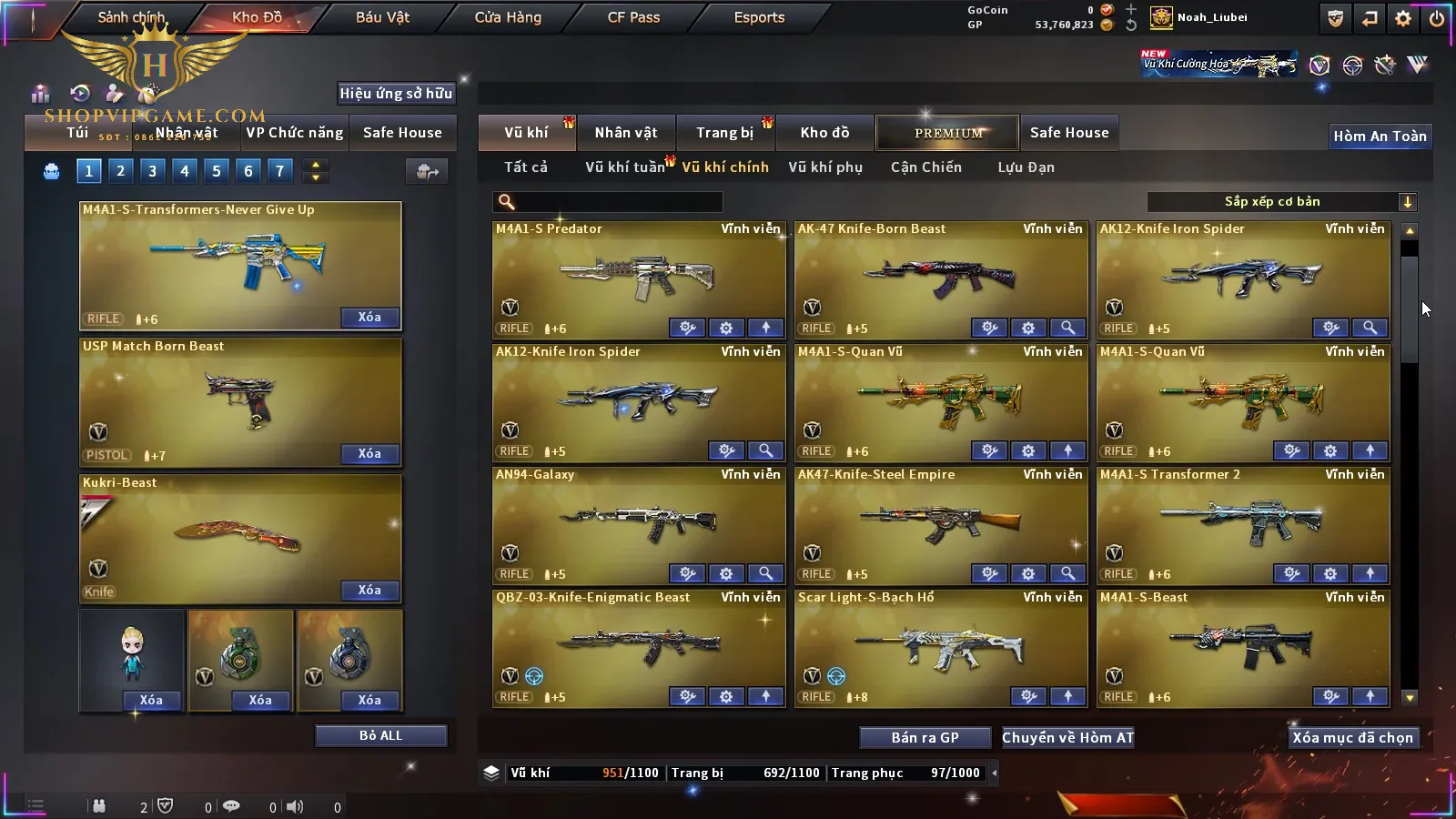The width and height of the screenshot is (1456, 819).
Task: Choose the Cận Chiến weapon filter
Action: (925, 167)
